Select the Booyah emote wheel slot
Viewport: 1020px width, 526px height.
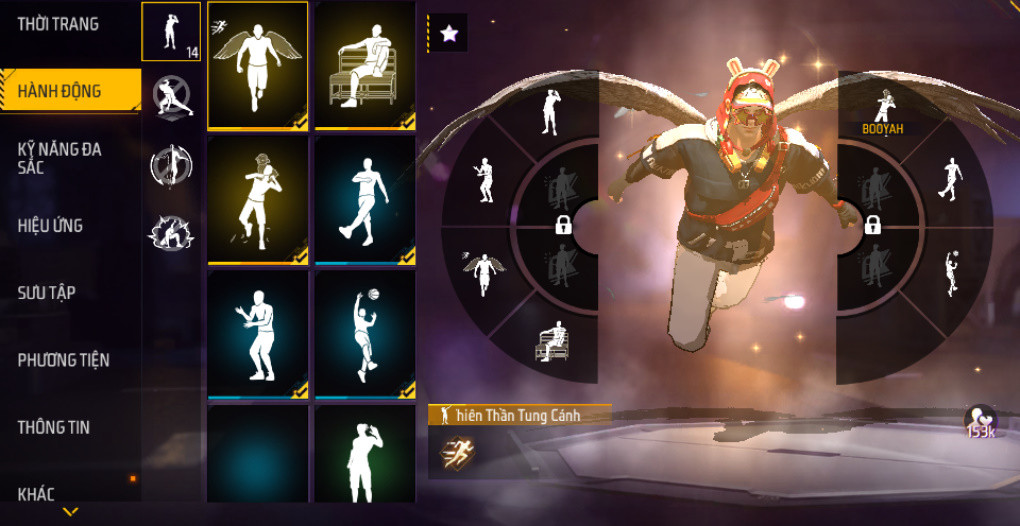883,110
